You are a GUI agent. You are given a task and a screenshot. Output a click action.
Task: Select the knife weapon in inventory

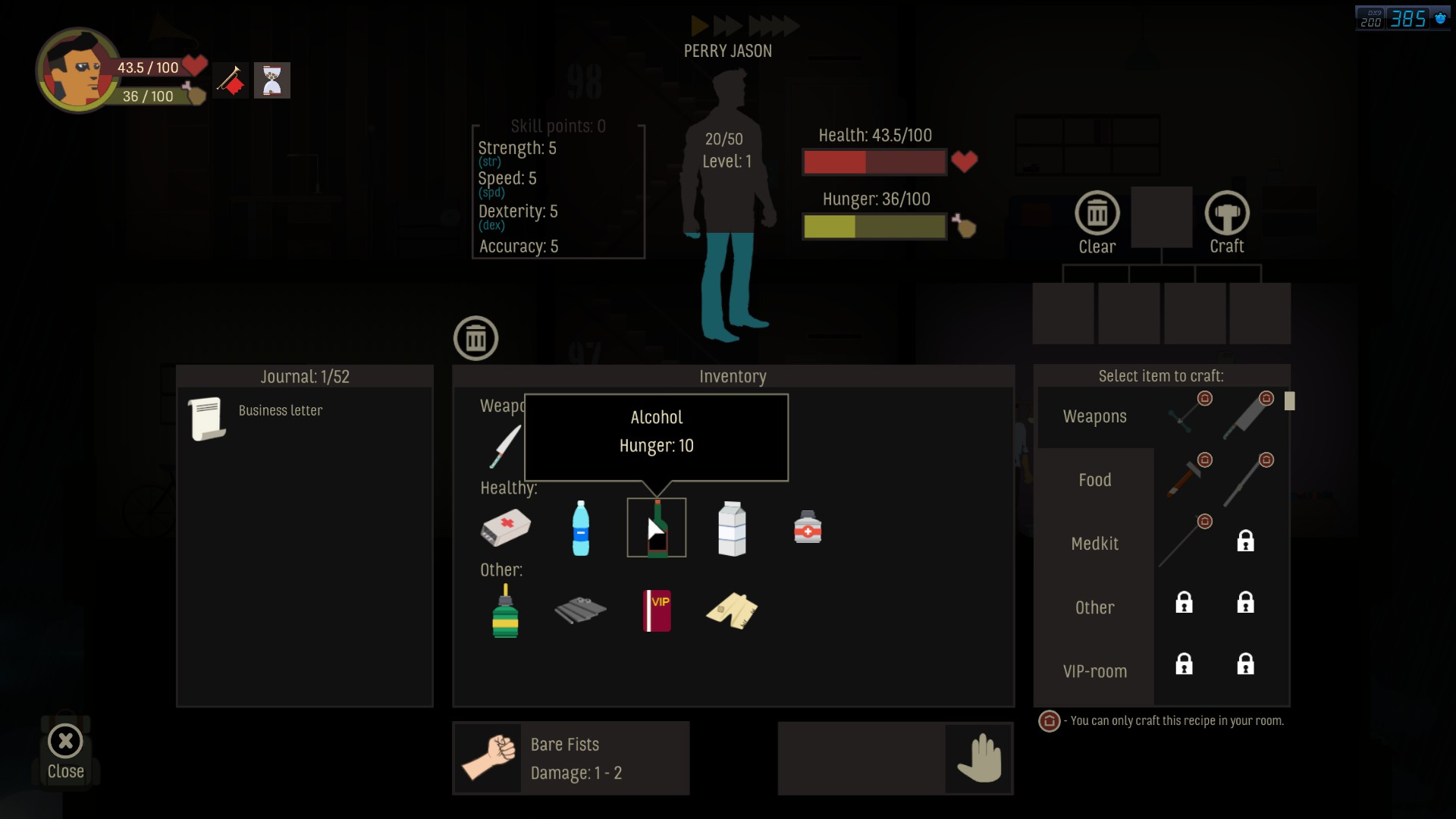pos(505,446)
